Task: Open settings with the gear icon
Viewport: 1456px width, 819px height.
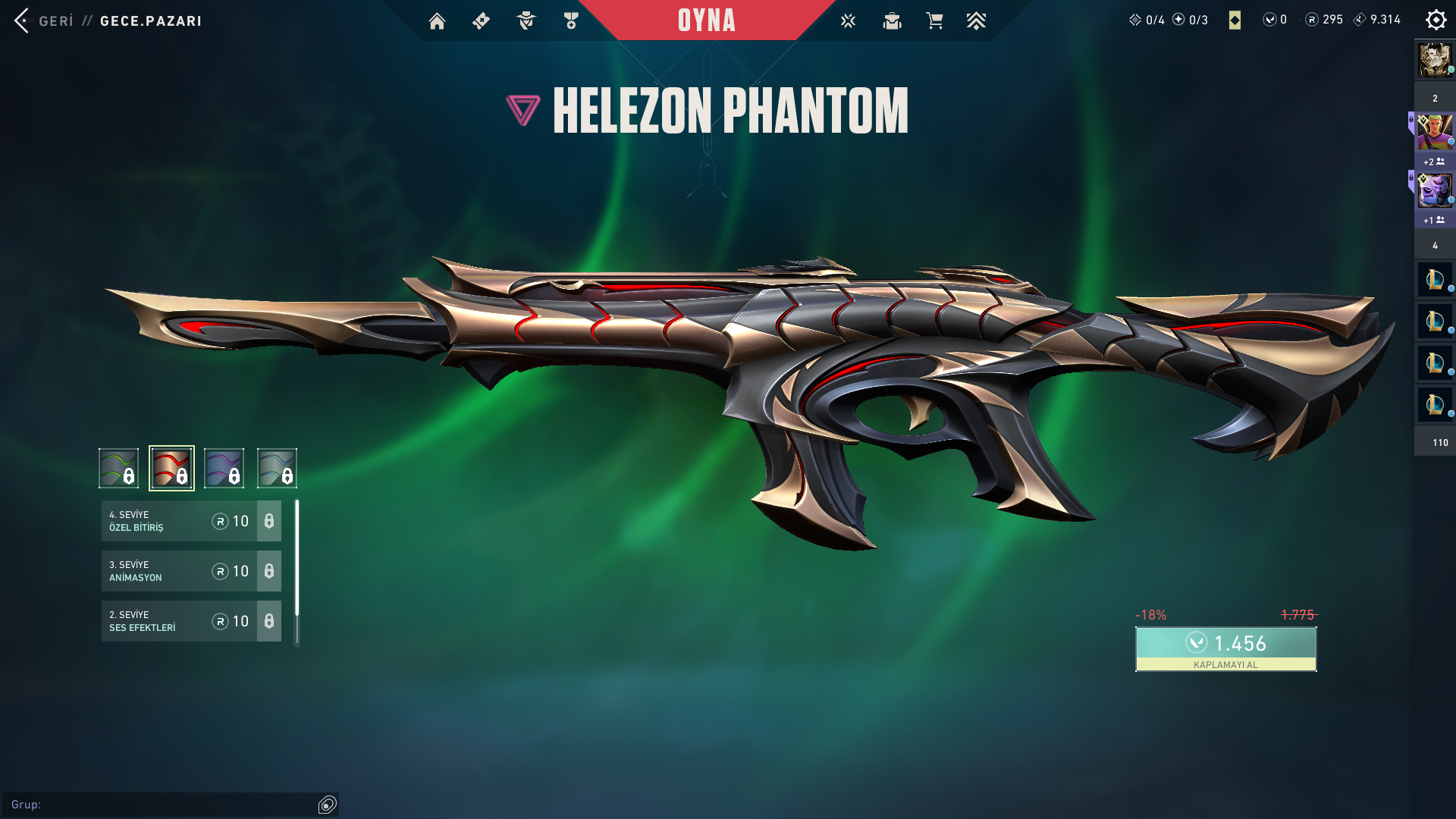Action: click(1436, 20)
